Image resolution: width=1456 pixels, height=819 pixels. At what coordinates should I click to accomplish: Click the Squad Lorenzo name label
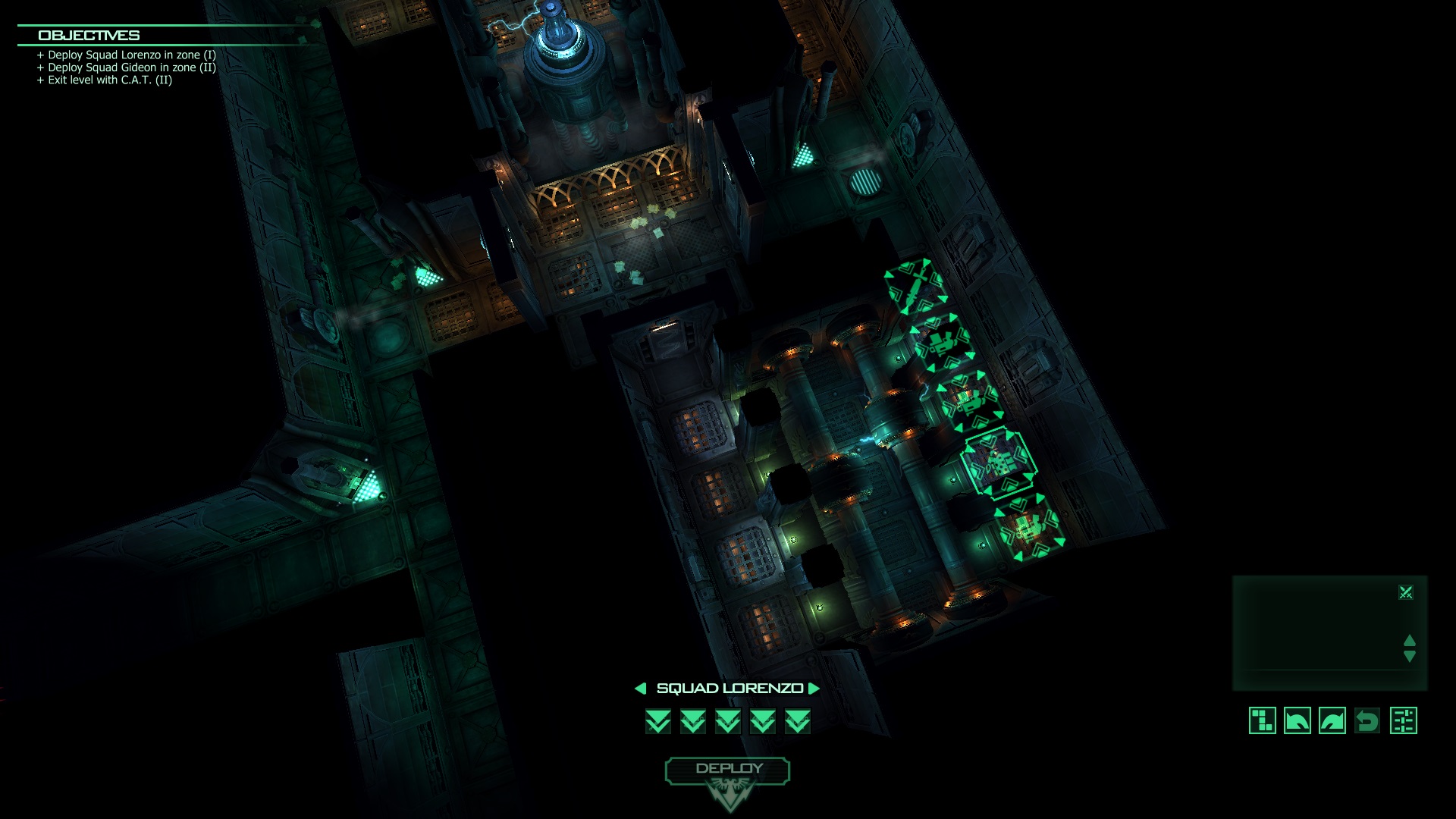click(x=726, y=689)
